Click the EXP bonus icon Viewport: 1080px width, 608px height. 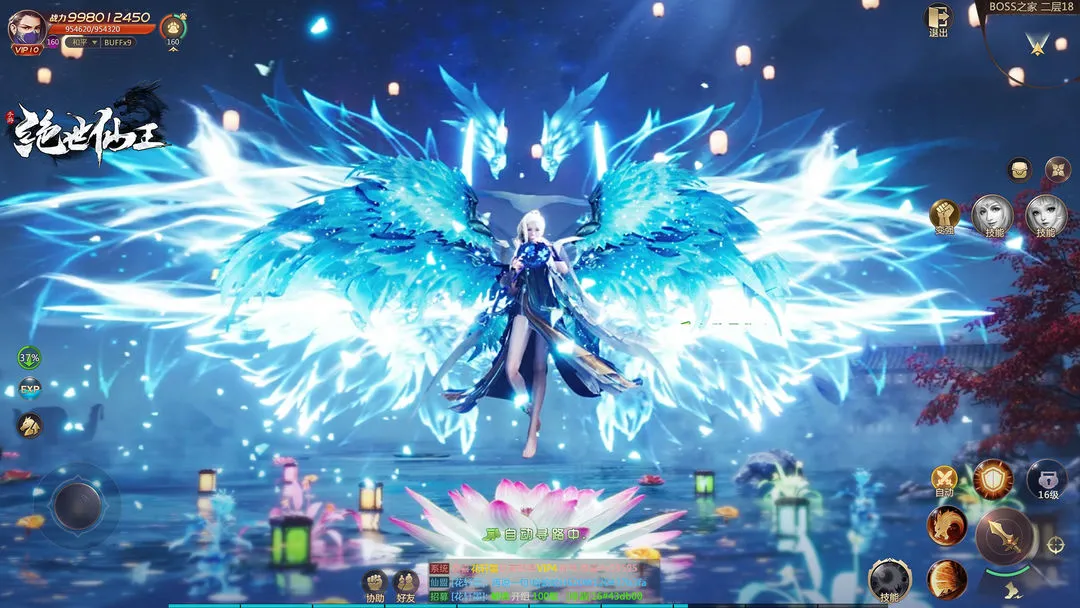tap(30, 388)
